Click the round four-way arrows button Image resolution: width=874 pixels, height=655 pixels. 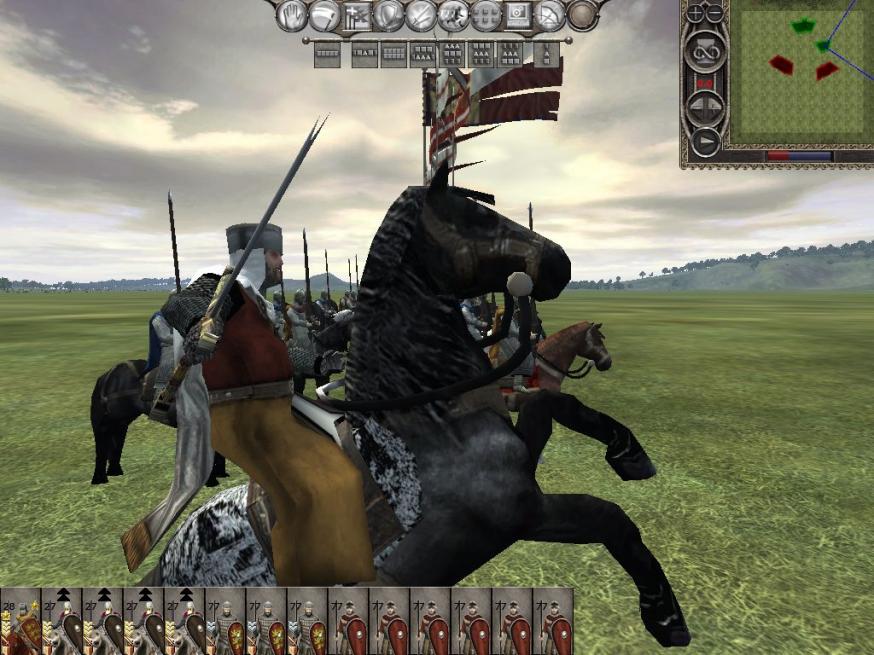[x=705, y=107]
